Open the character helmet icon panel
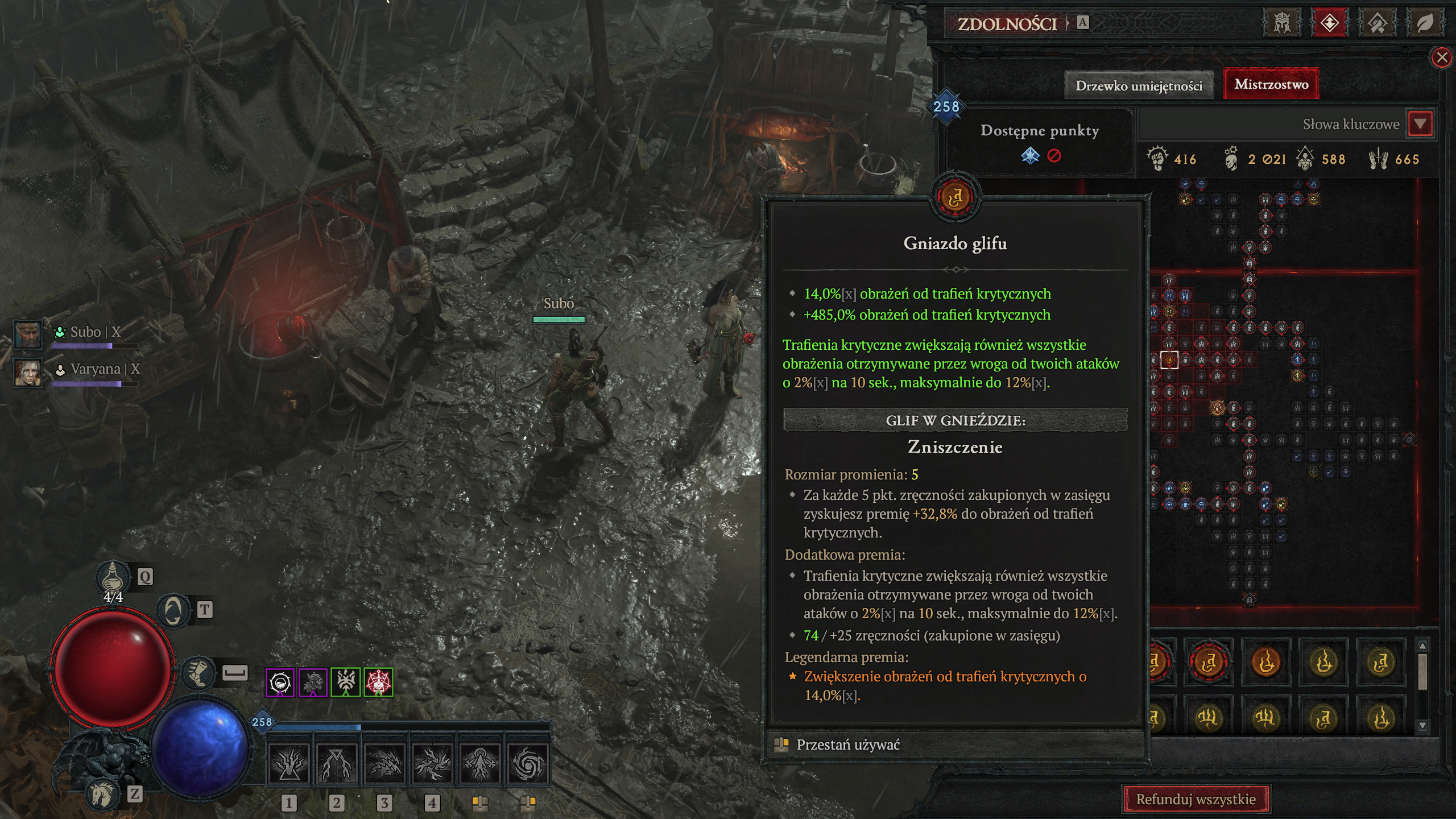The width and height of the screenshot is (1456, 819). 1281,23
